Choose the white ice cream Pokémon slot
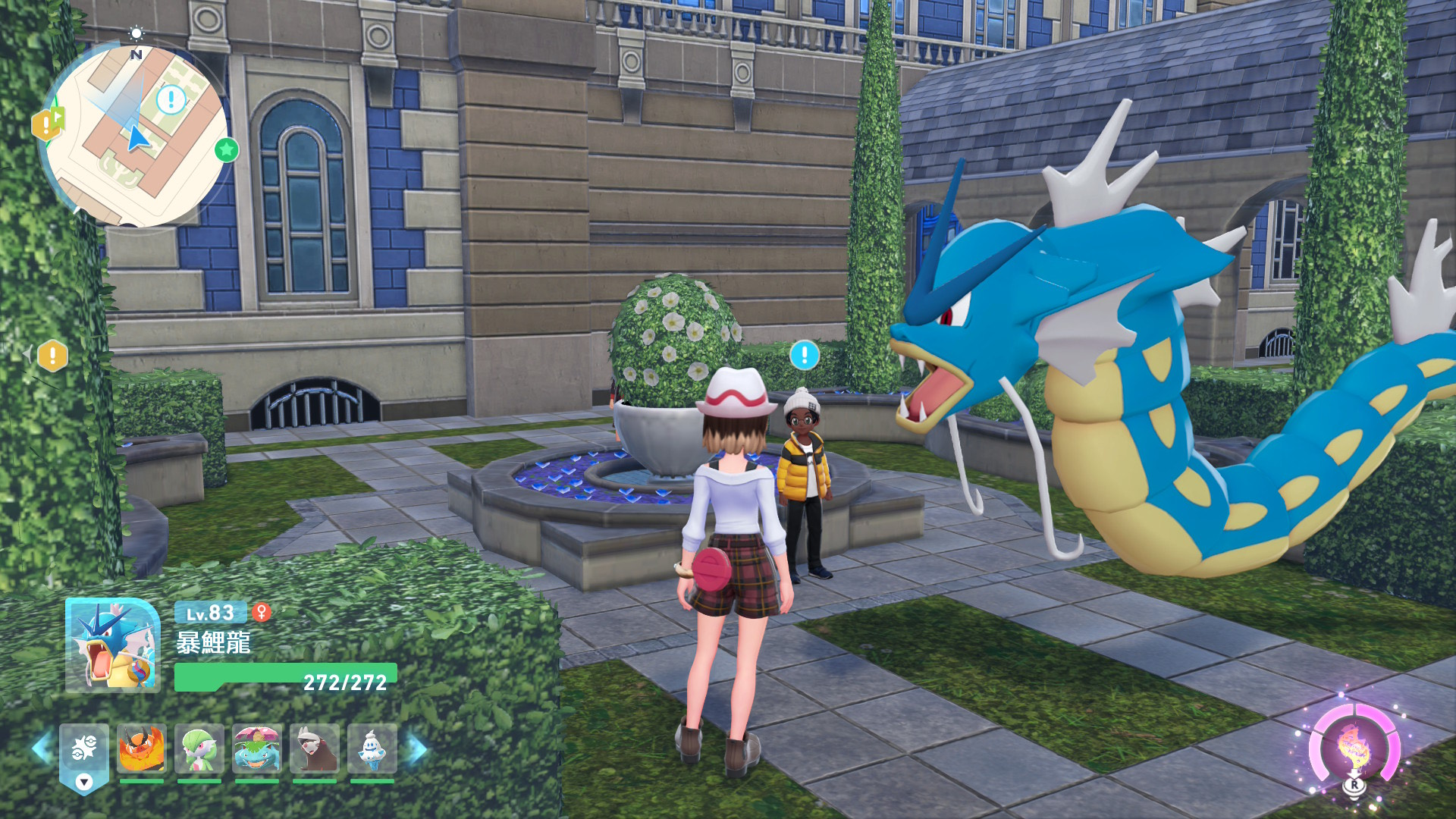This screenshot has width=1456, height=819. click(x=372, y=749)
